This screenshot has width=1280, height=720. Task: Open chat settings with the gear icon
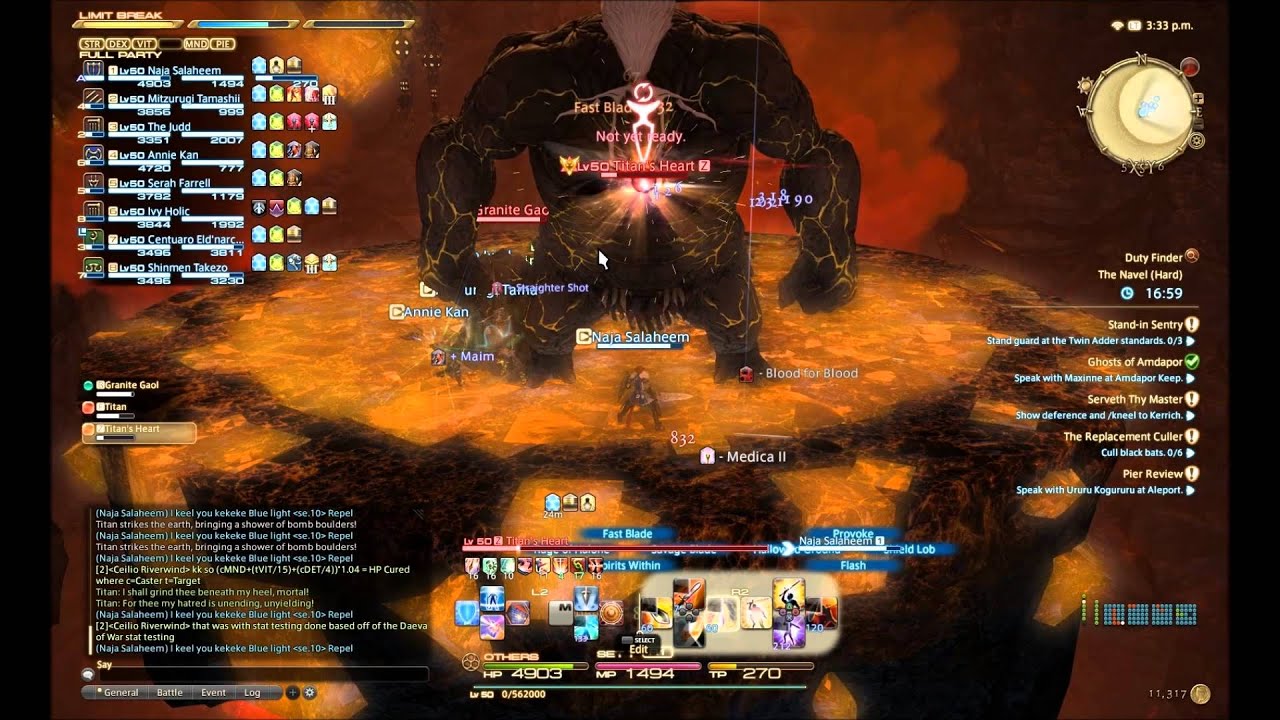310,692
